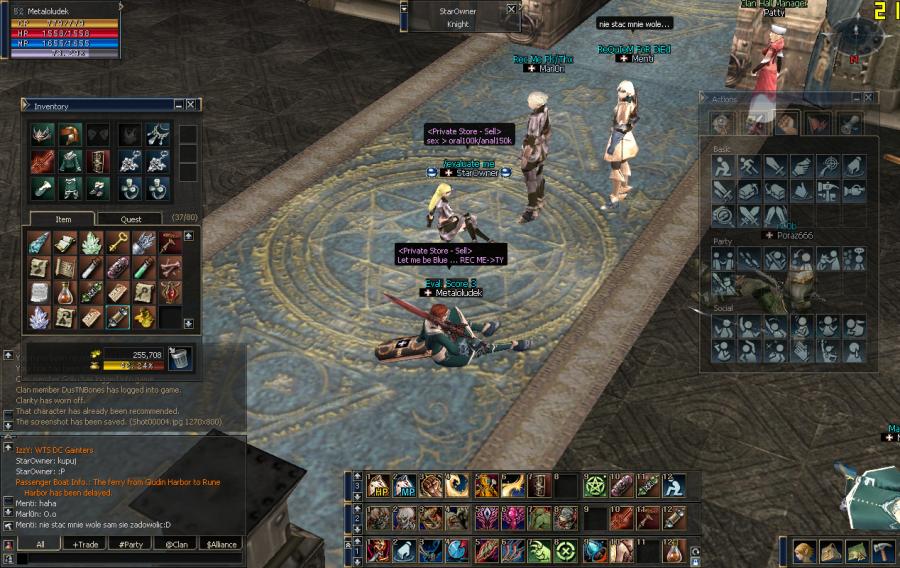900x568 pixels.
Task: Click the trash bin icon beside adena
Action: [x=180, y=357]
